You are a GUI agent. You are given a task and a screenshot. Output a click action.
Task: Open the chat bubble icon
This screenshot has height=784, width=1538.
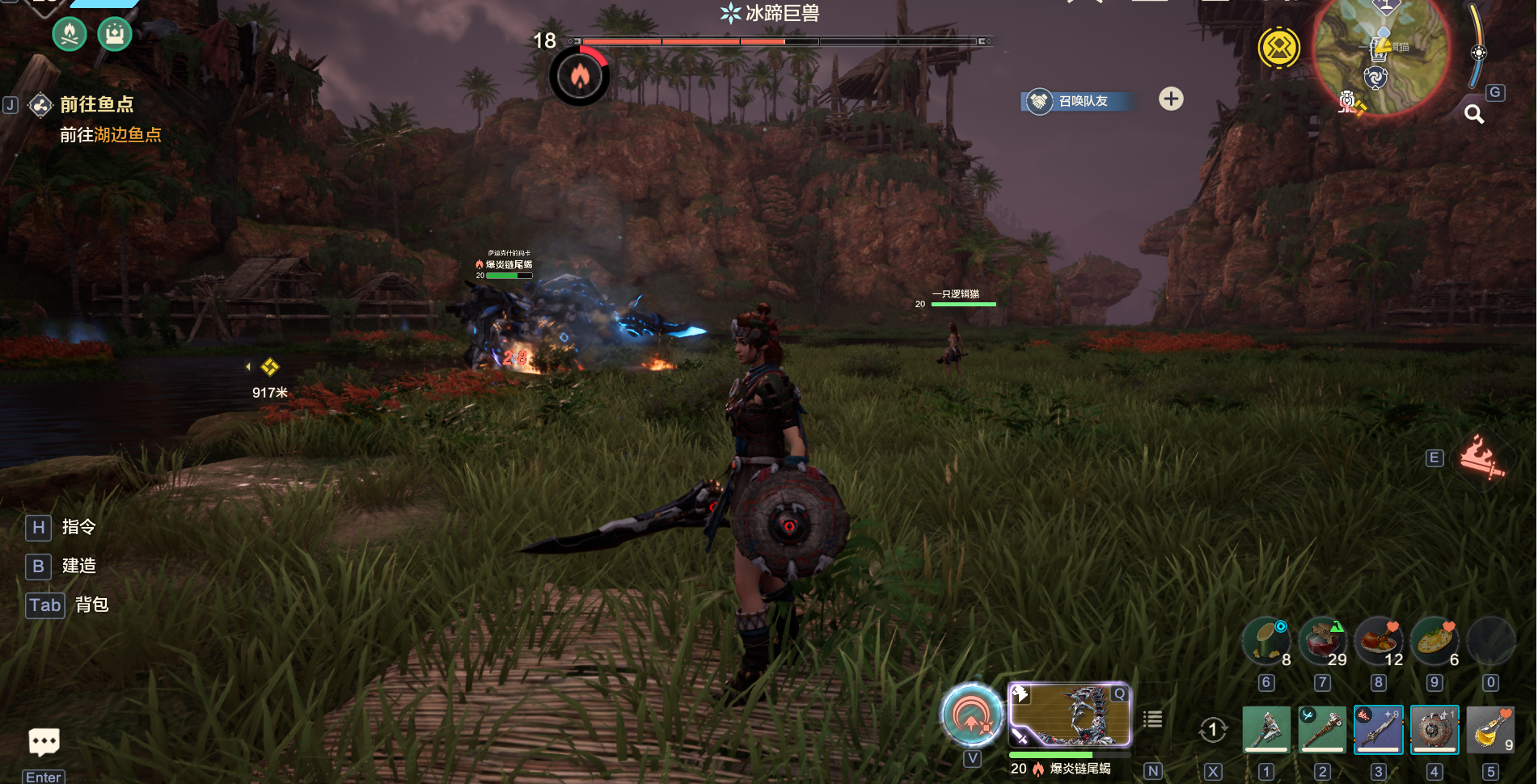(x=44, y=741)
